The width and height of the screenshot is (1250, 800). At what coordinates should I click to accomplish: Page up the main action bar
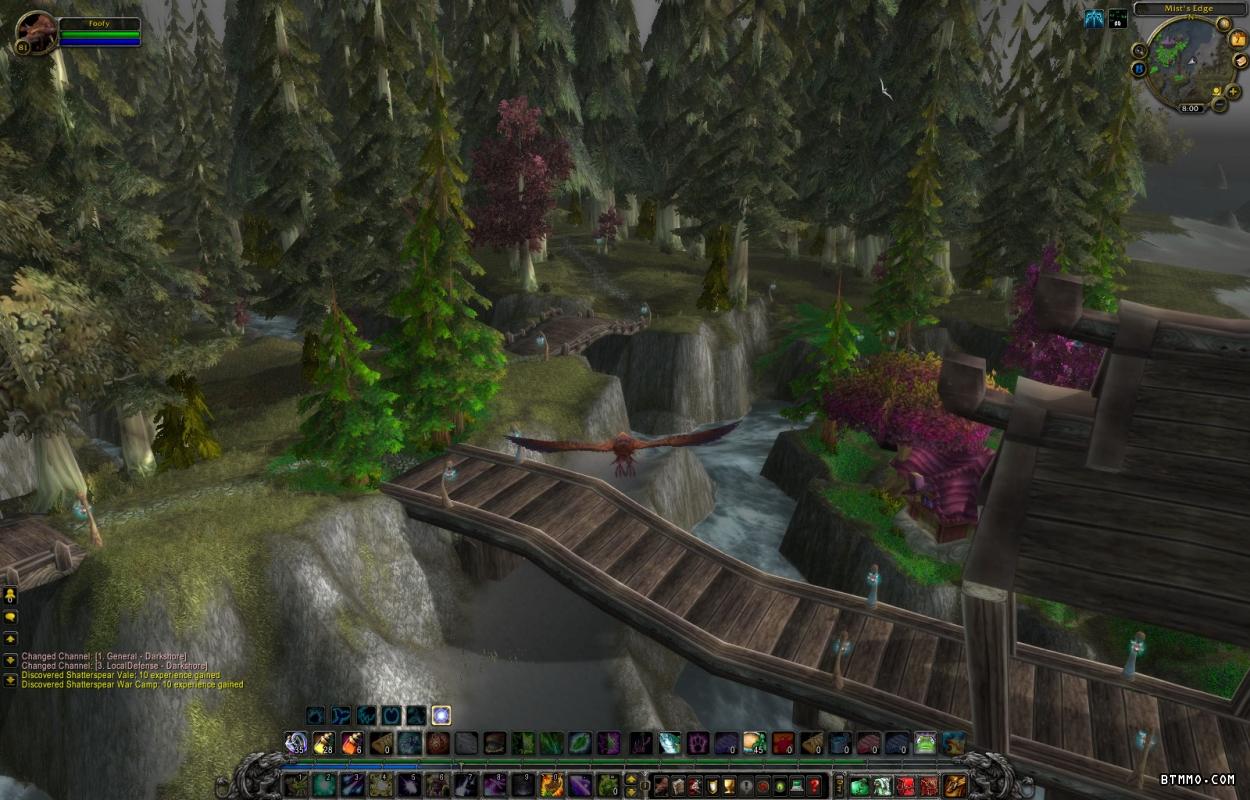point(631,779)
